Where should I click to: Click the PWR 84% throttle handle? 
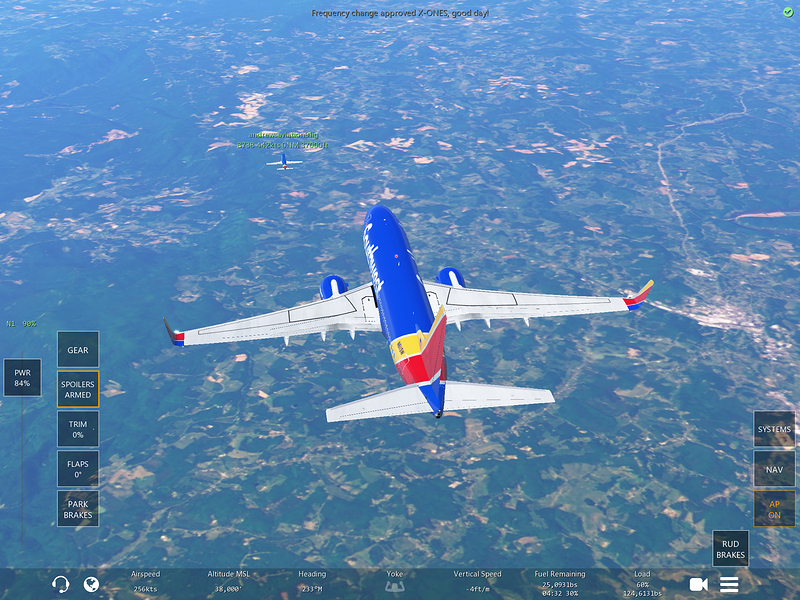(22, 378)
